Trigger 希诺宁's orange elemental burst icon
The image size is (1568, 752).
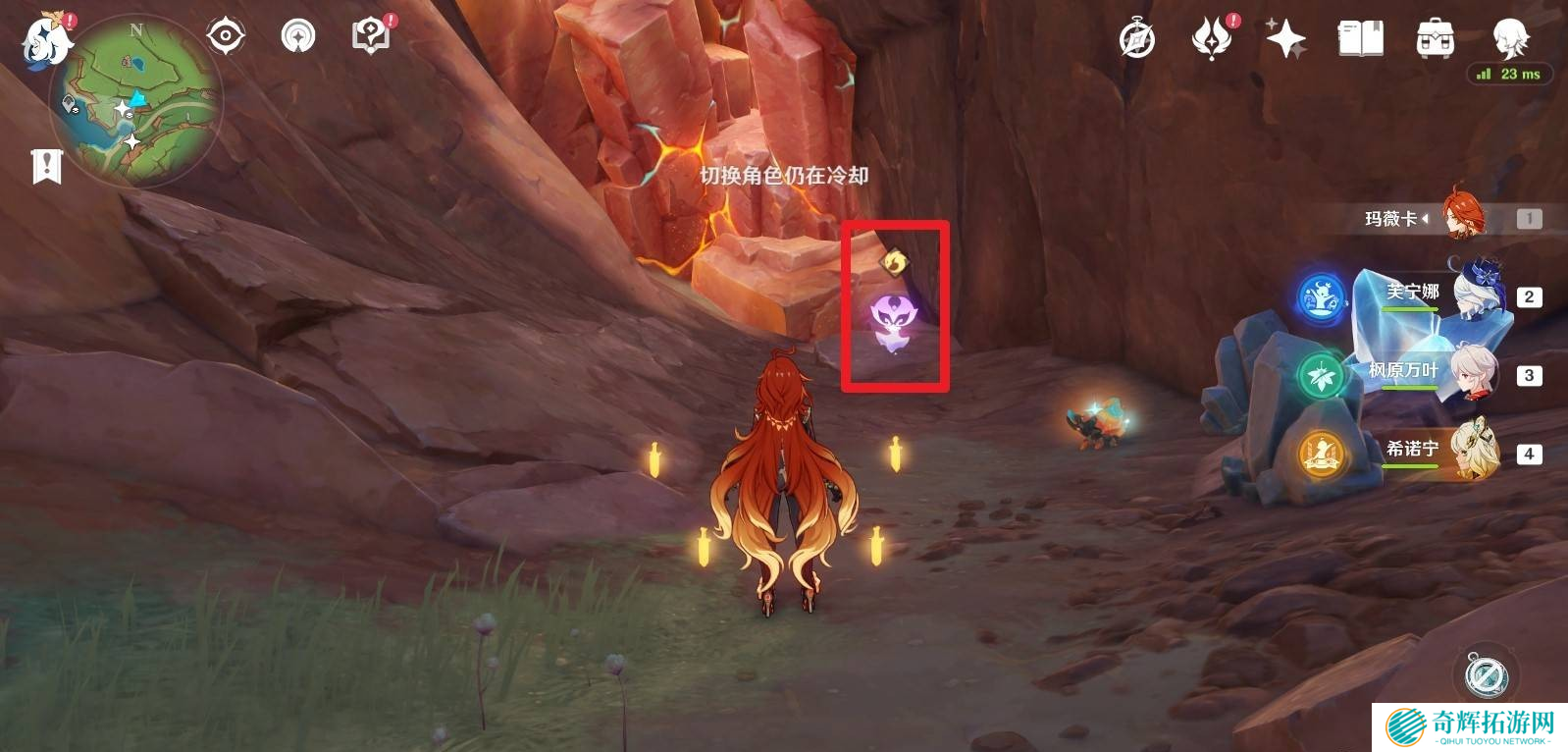tap(1321, 454)
